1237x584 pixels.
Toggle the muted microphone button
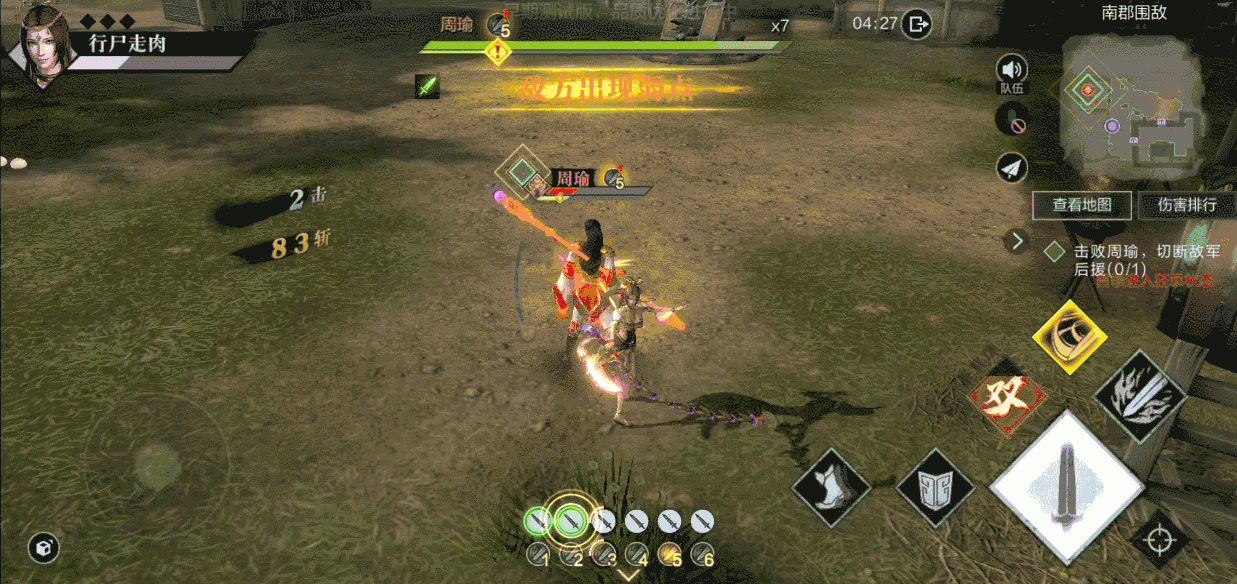1012,121
